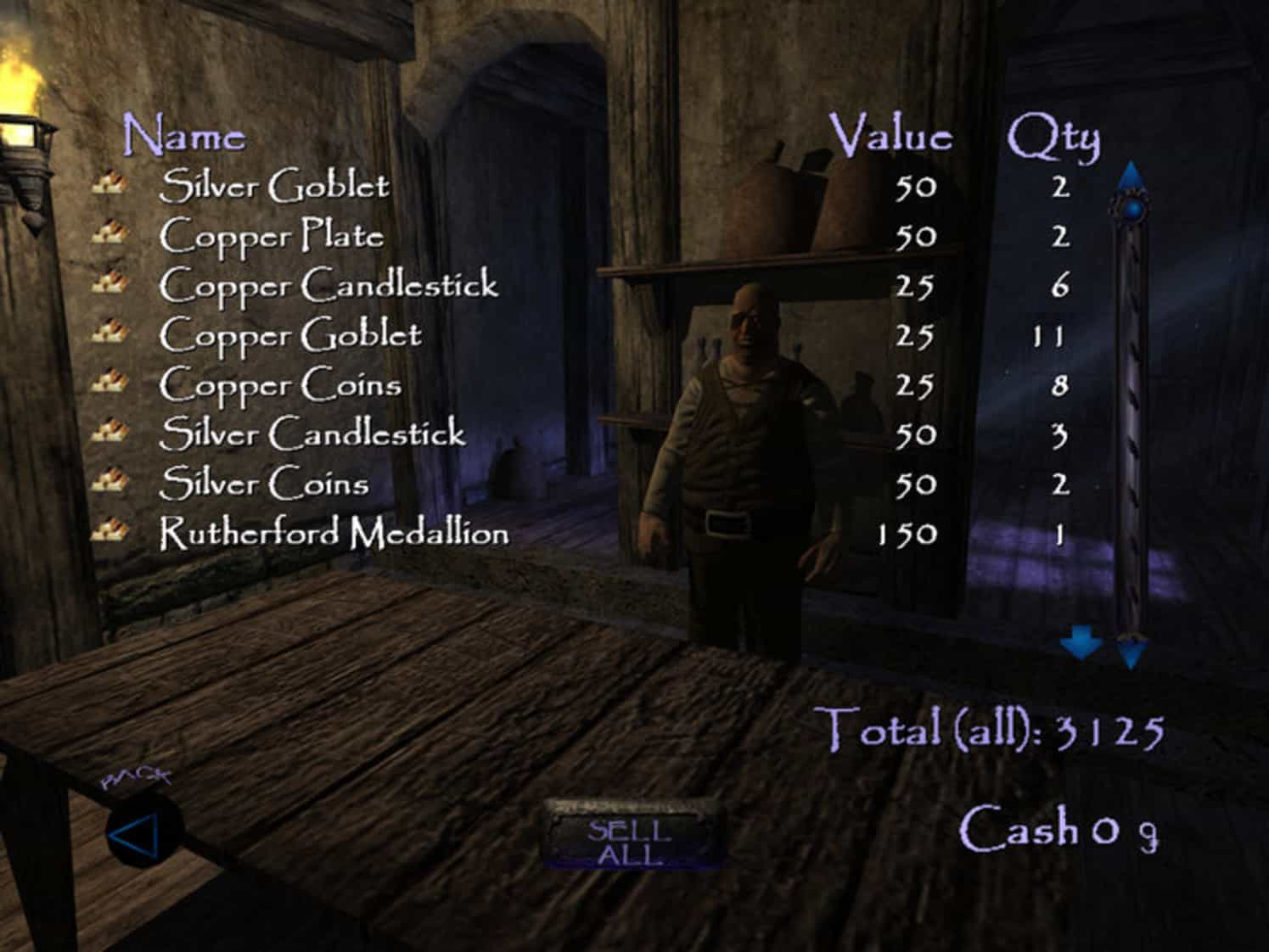Click the scrollbar's down arrow at bottom
This screenshot has height=952, width=1269.
(1131, 652)
